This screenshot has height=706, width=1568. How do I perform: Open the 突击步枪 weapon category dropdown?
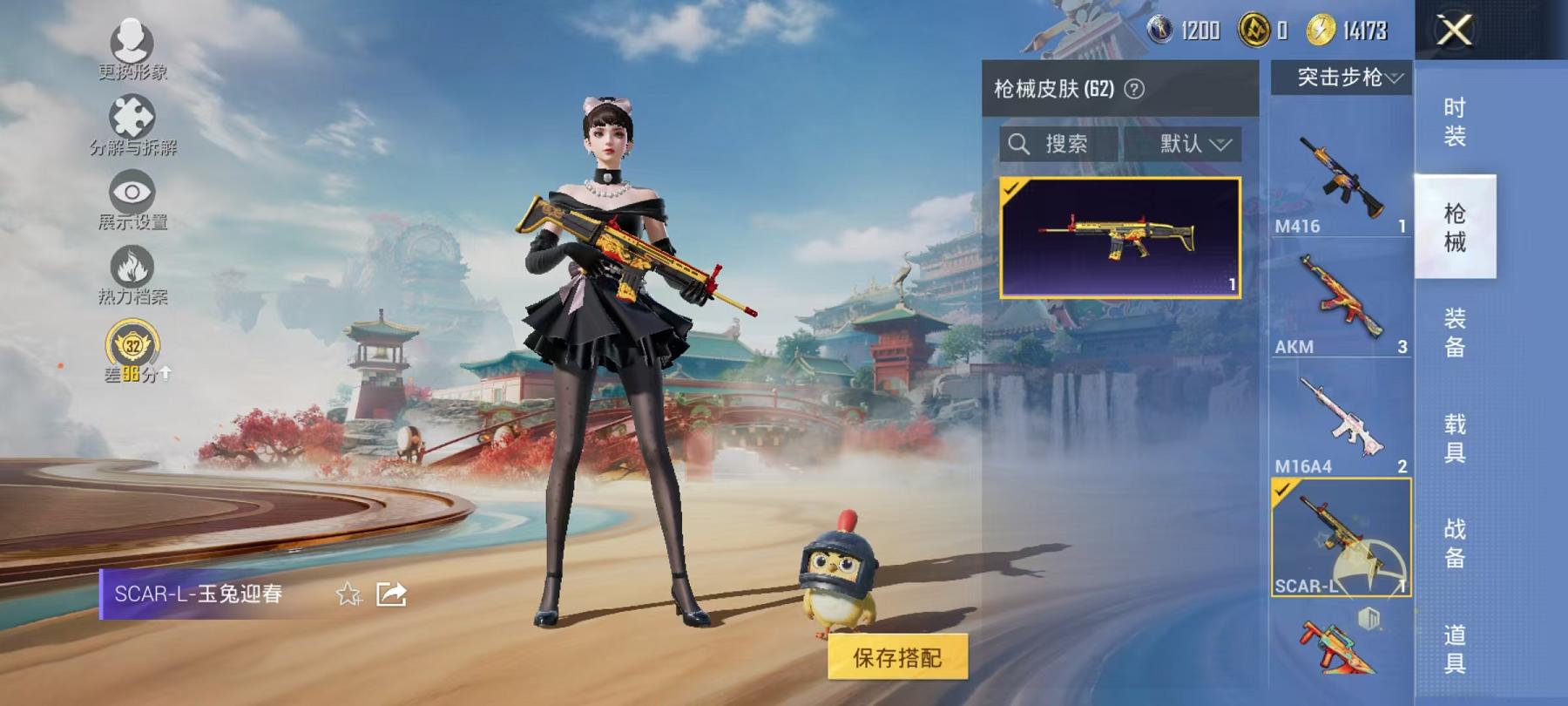click(x=1348, y=78)
